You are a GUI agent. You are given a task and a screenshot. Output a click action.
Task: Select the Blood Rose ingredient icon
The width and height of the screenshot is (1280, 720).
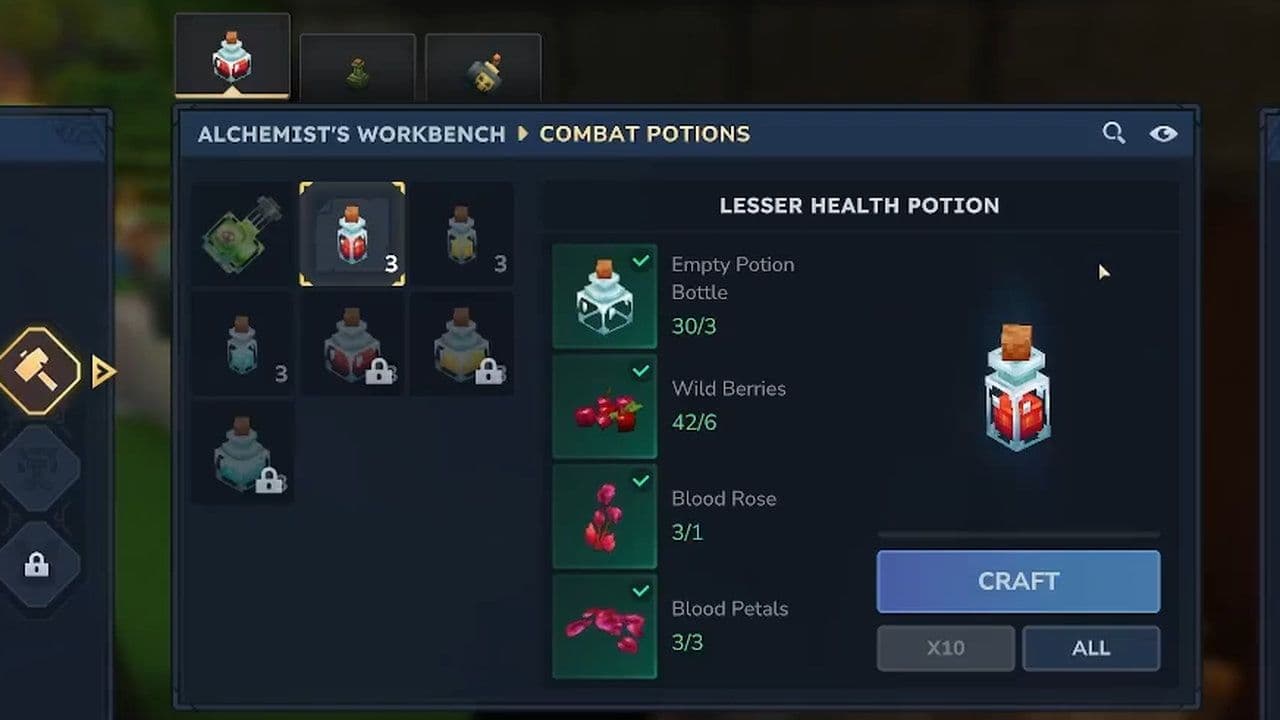[604, 516]
